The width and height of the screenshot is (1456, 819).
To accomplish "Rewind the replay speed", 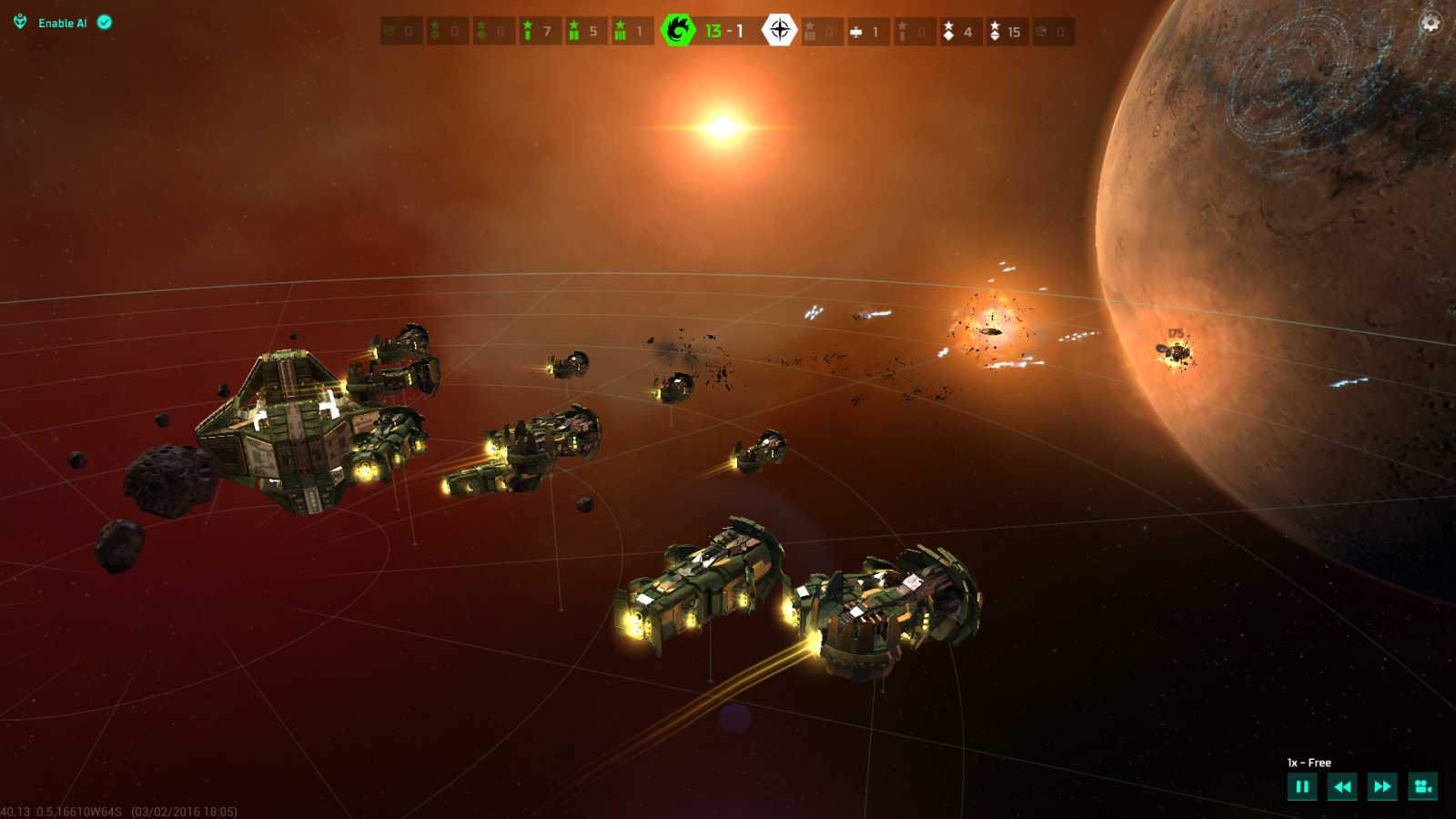I will point(1342,787).
